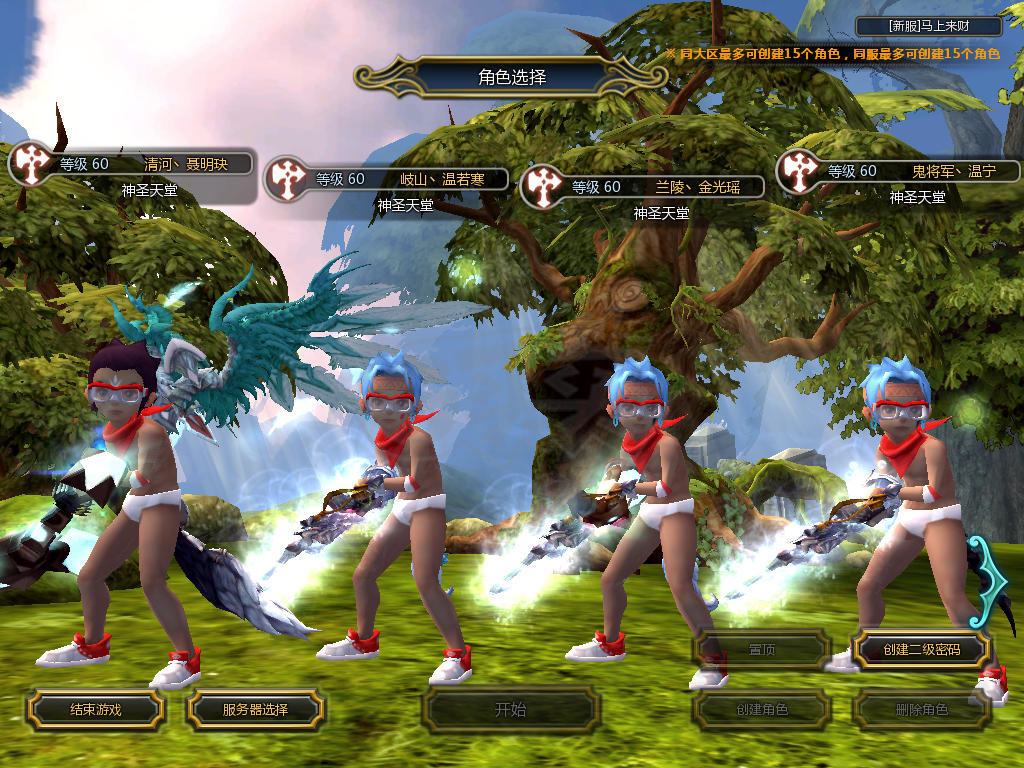Delete character via 删除角色 button

pos(921,710)
